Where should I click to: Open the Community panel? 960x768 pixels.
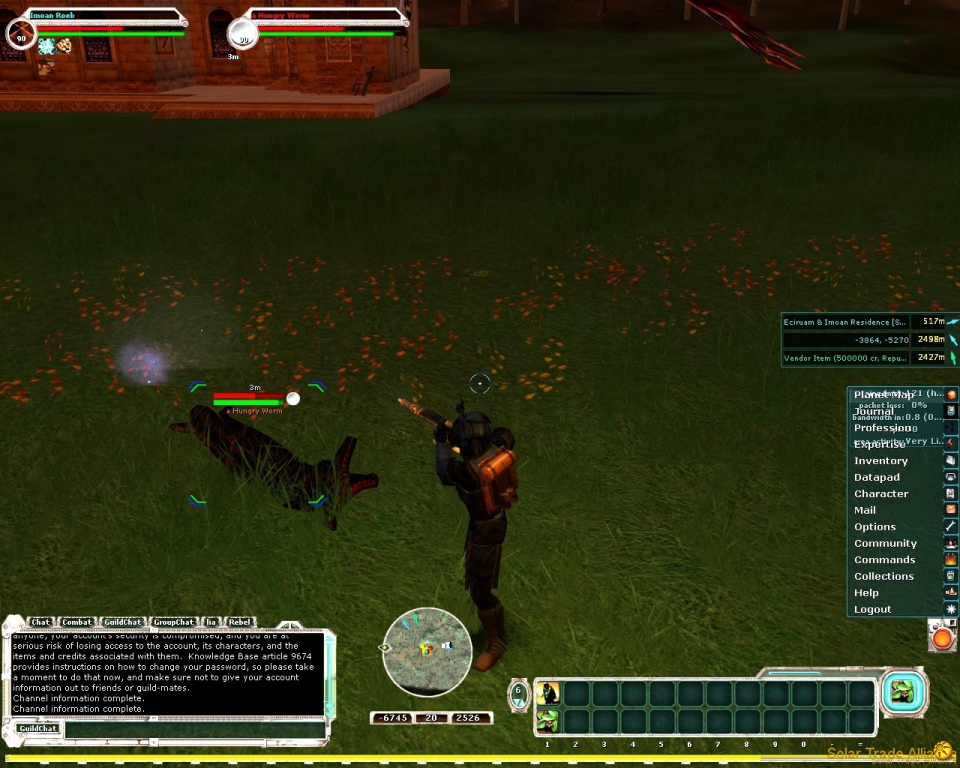coord(885,544)
